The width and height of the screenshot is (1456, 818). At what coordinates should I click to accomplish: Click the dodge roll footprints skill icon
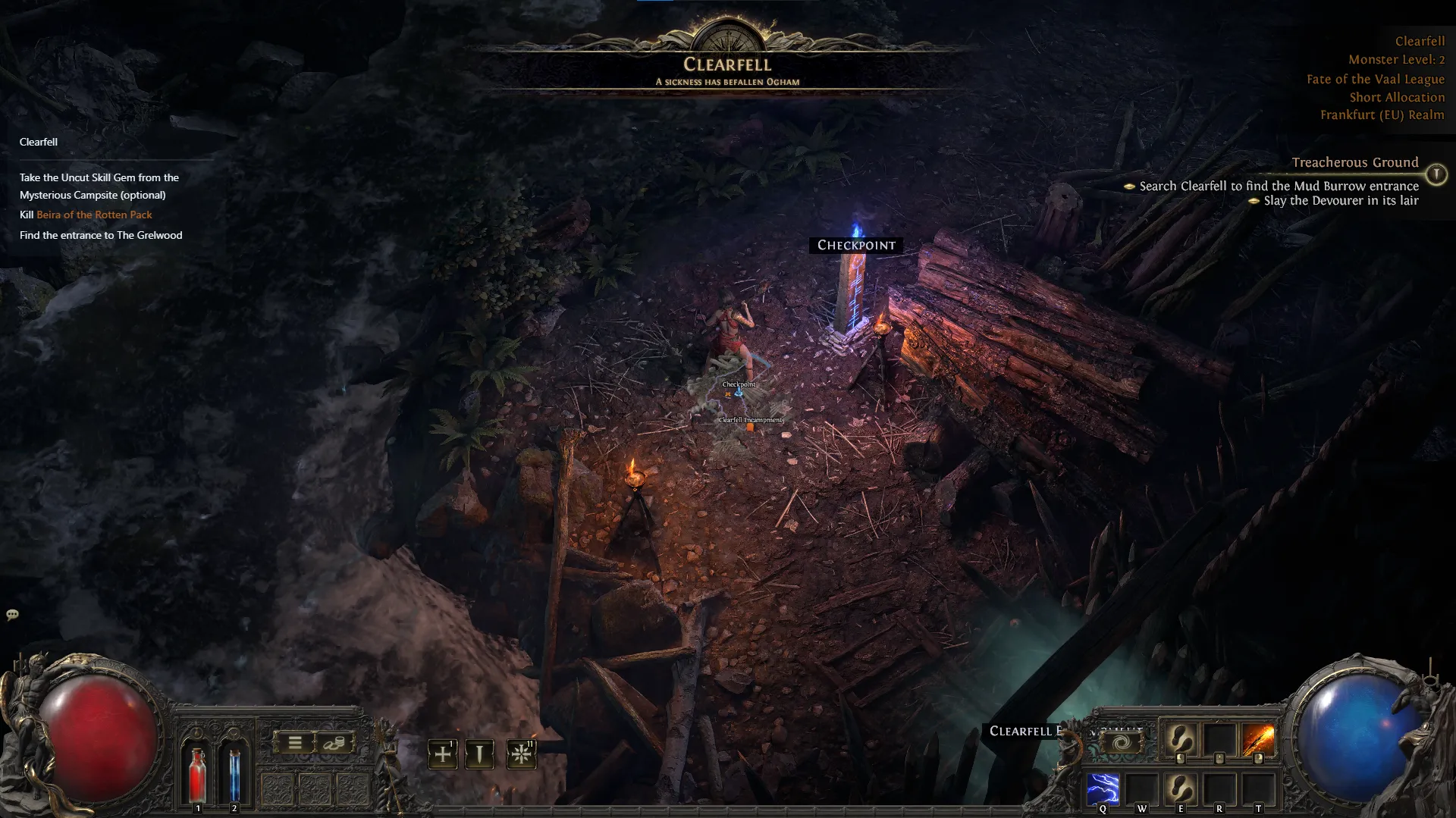(x=1181, y=789)
